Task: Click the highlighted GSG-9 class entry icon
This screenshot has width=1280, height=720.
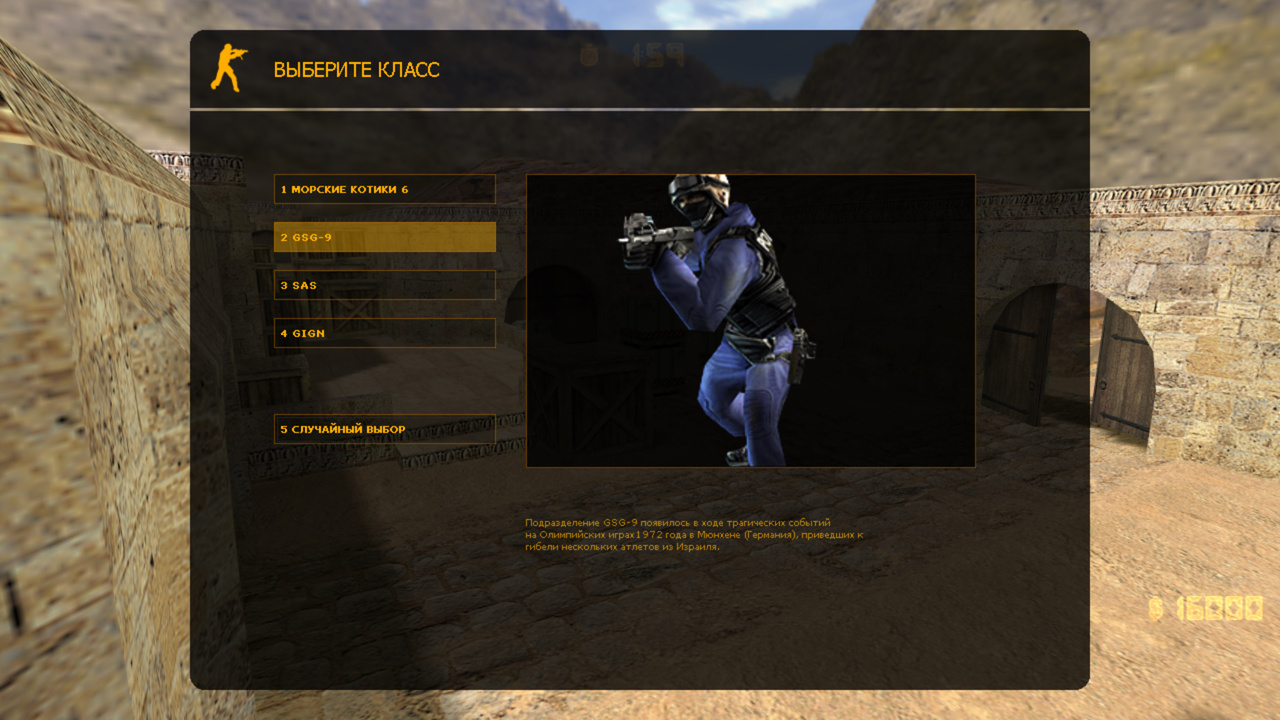Action: [x=283, y=238]
